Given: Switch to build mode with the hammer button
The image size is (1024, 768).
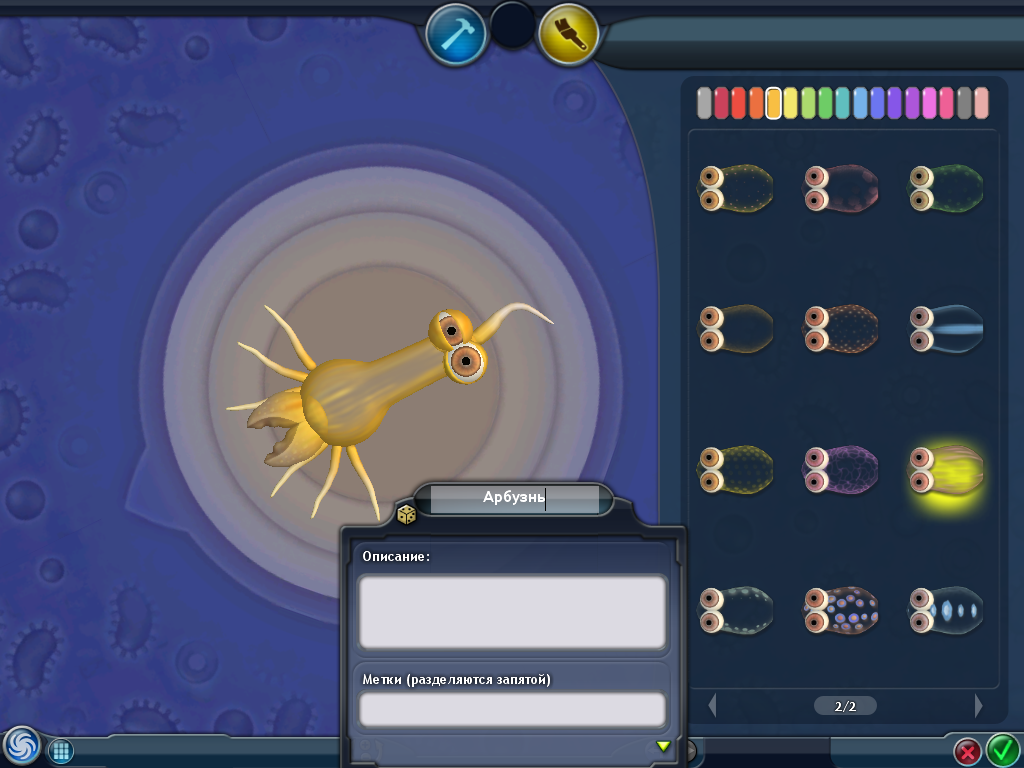Looking at the screenshot, I should 456,33.
